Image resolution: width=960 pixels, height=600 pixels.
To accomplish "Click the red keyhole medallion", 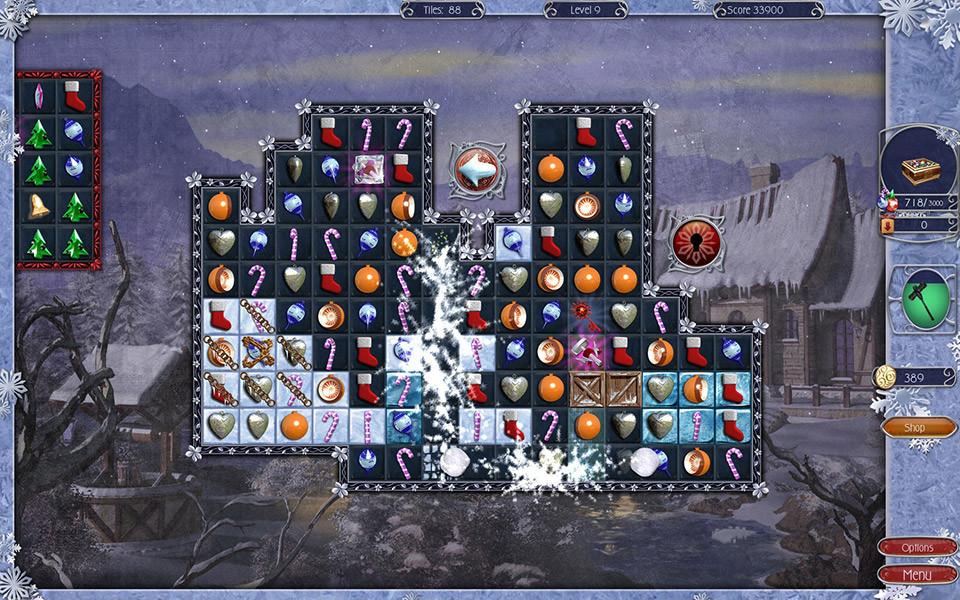I will pos(697,243).
